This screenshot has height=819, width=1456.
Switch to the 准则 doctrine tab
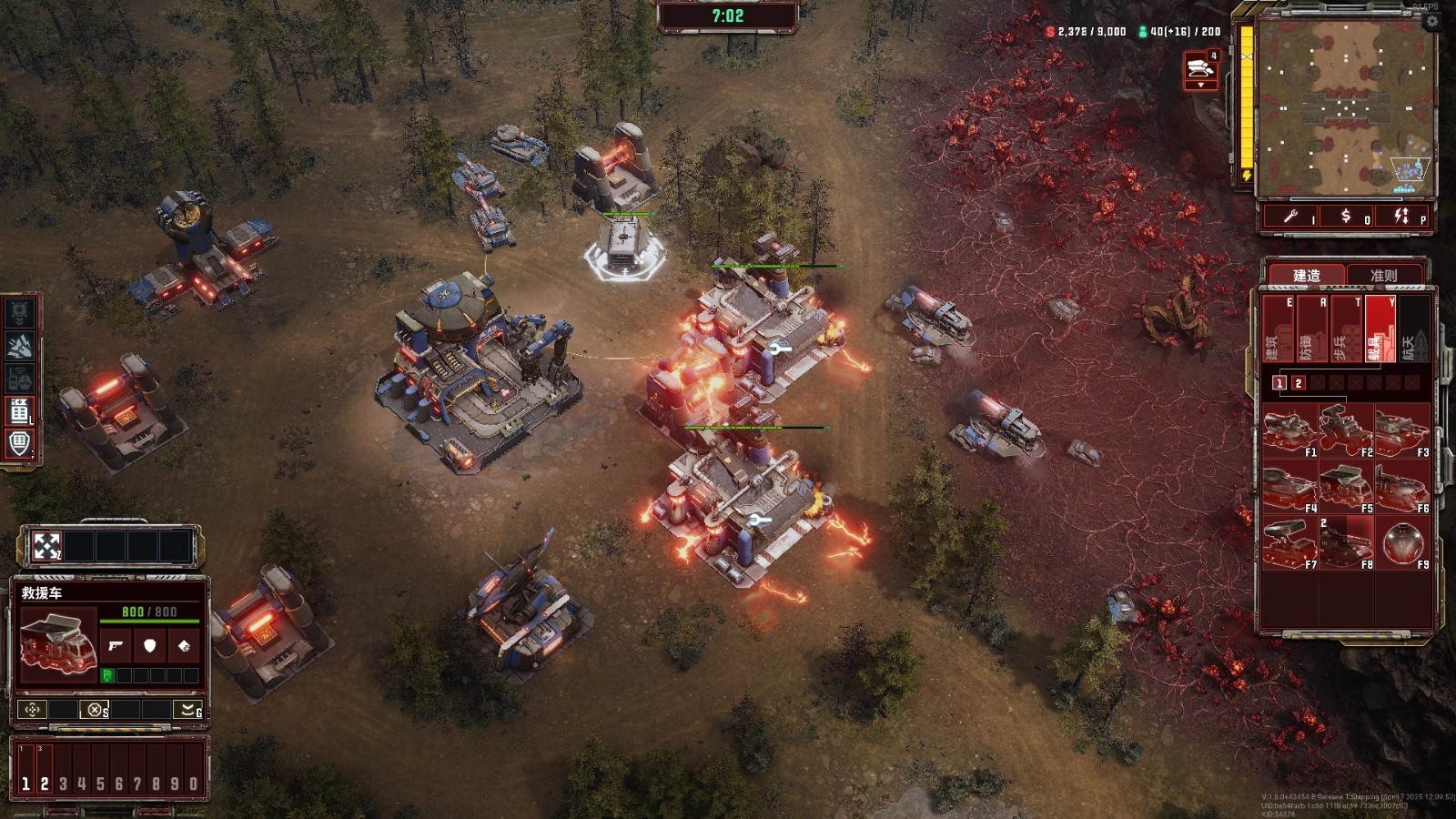click(1383, 275)
